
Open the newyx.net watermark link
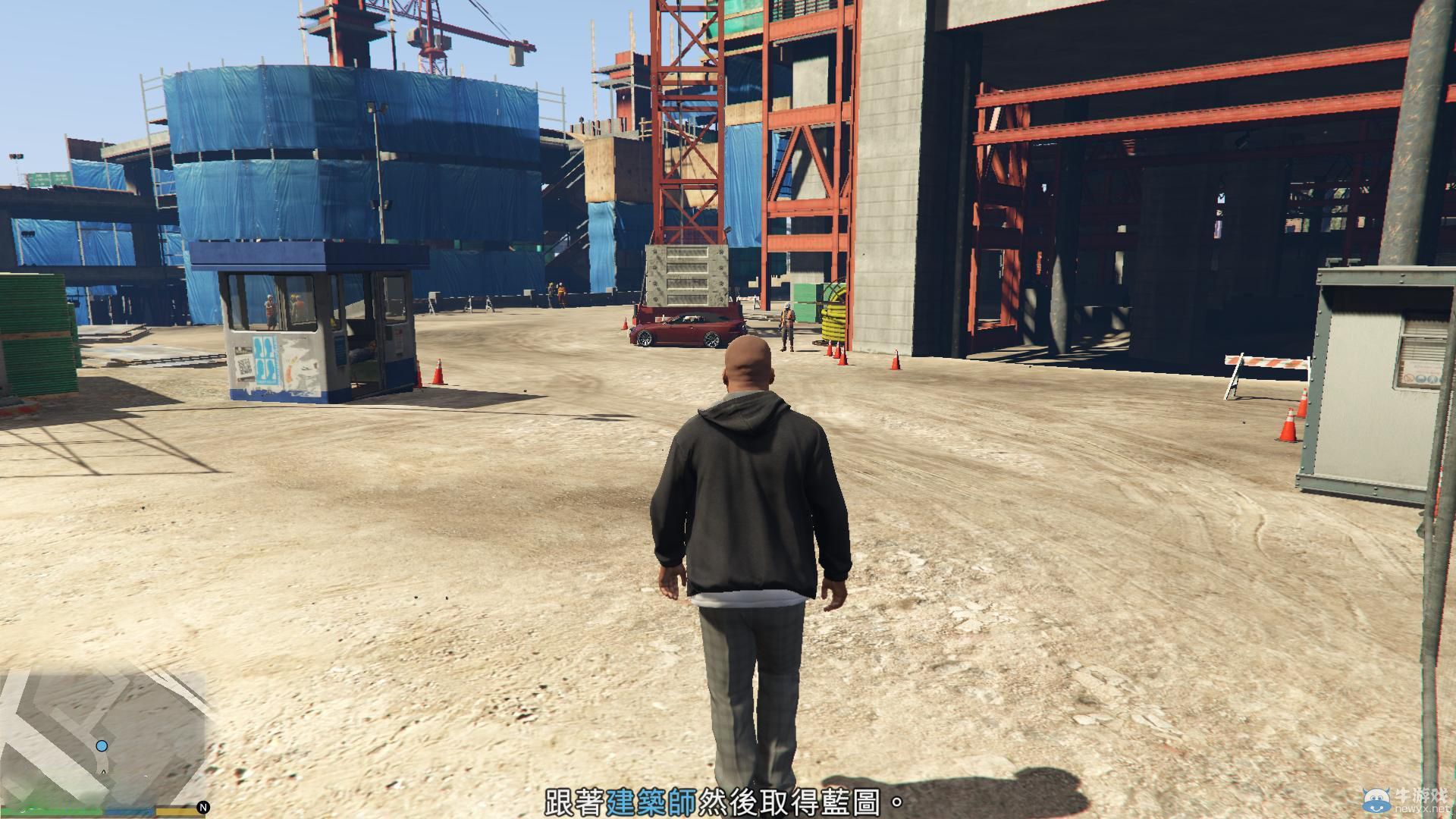(x=1421, y=808)
